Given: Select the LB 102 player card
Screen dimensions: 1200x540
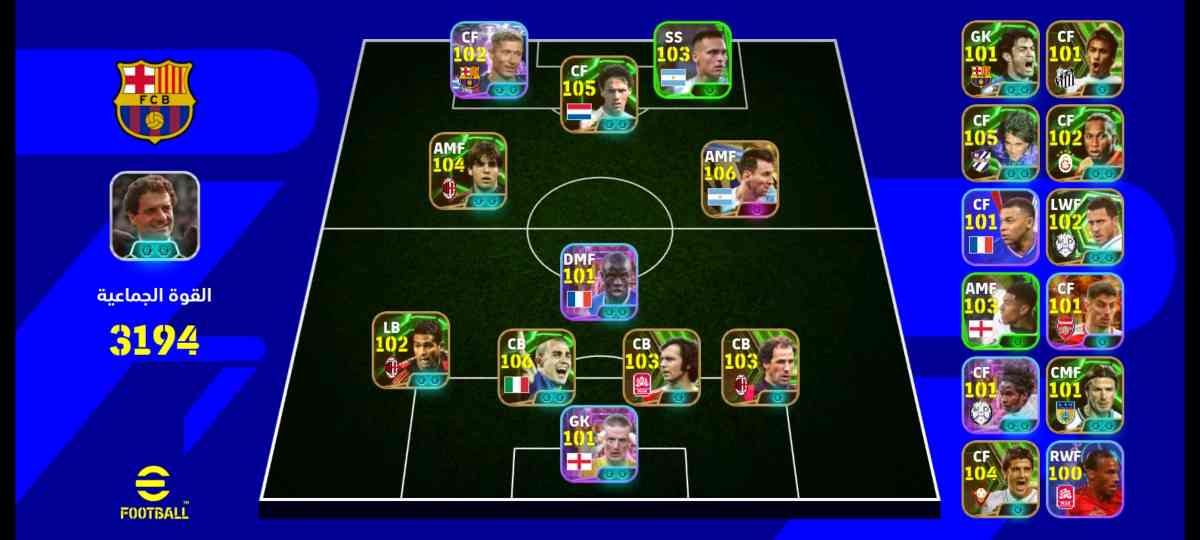Looking at the screenshot, I should 411,351.
